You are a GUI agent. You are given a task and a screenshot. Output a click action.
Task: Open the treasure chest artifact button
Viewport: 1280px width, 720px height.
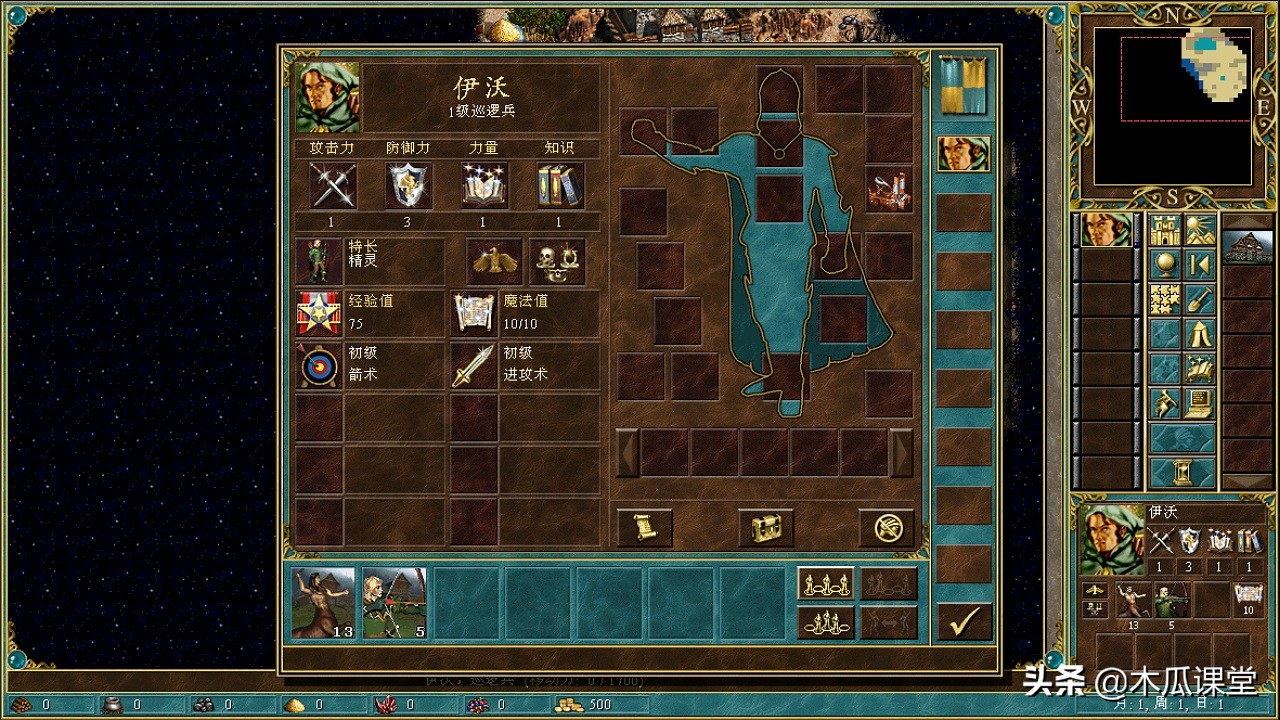pyautogui.click(x=765, y=527)
